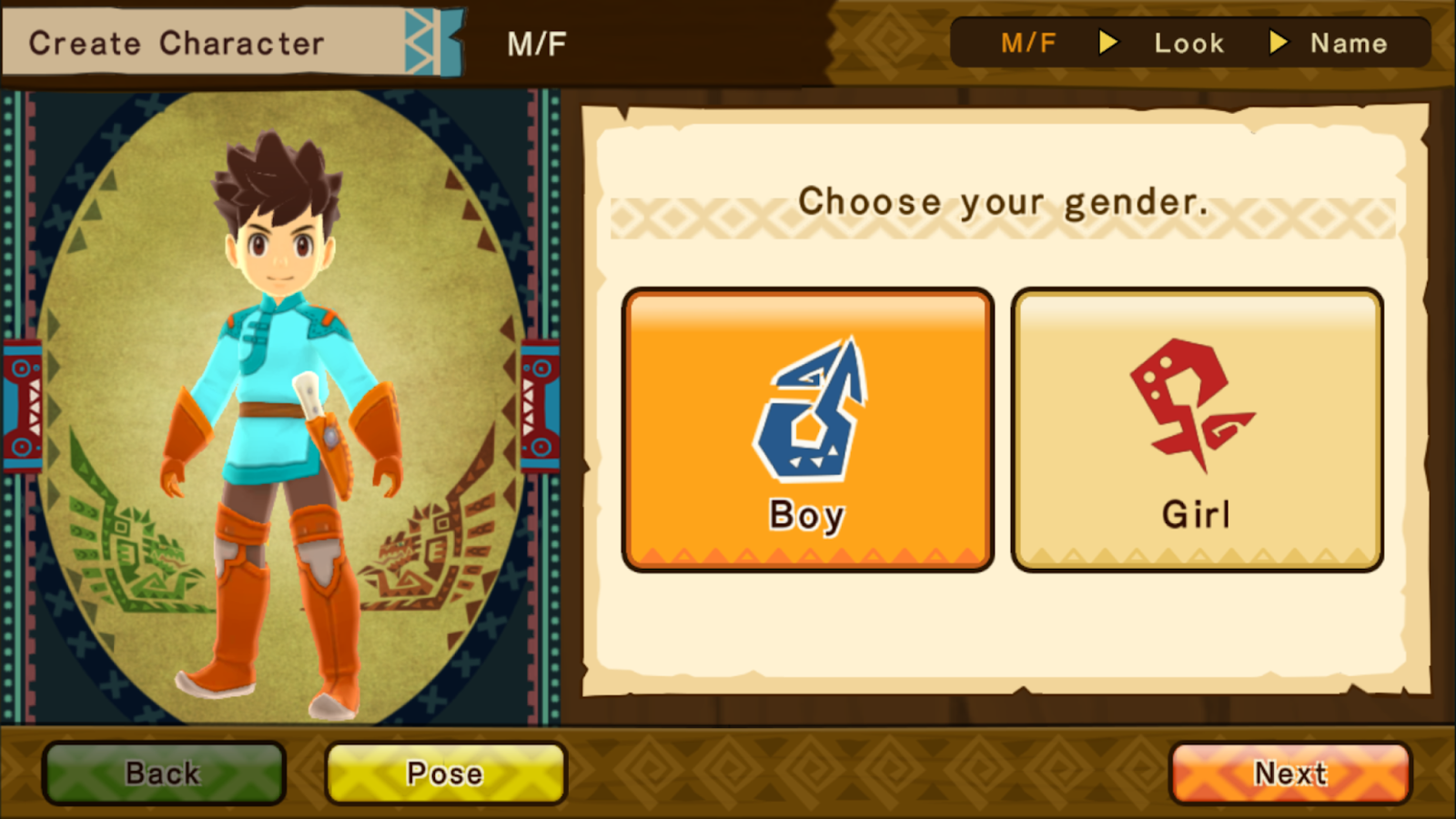This screenshot has height=819, width=1456.
Task: Click Pose to change the character pose
Action: tap(444, 773)
